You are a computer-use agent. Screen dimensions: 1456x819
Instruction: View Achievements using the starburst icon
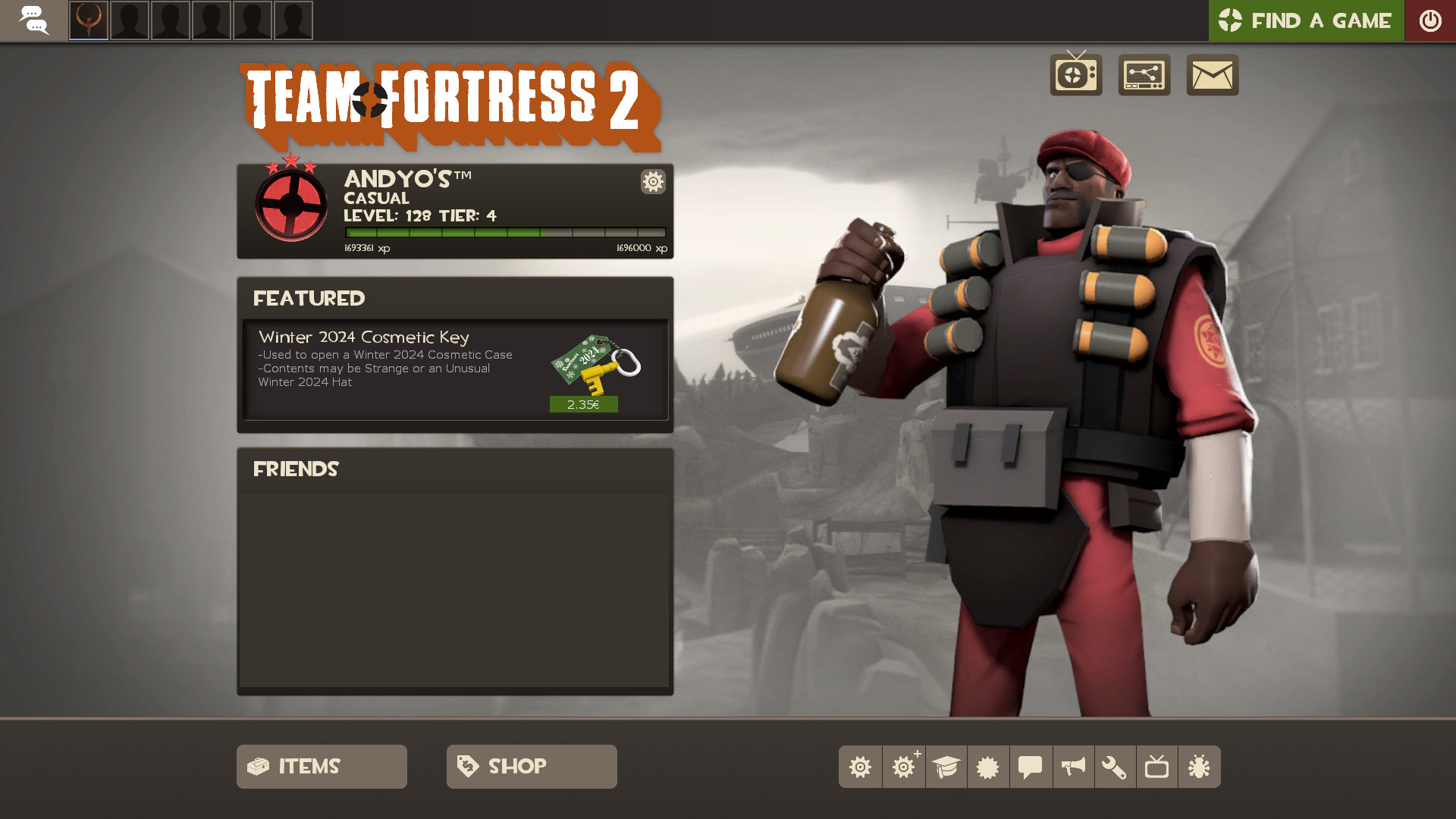pos(988,766)
